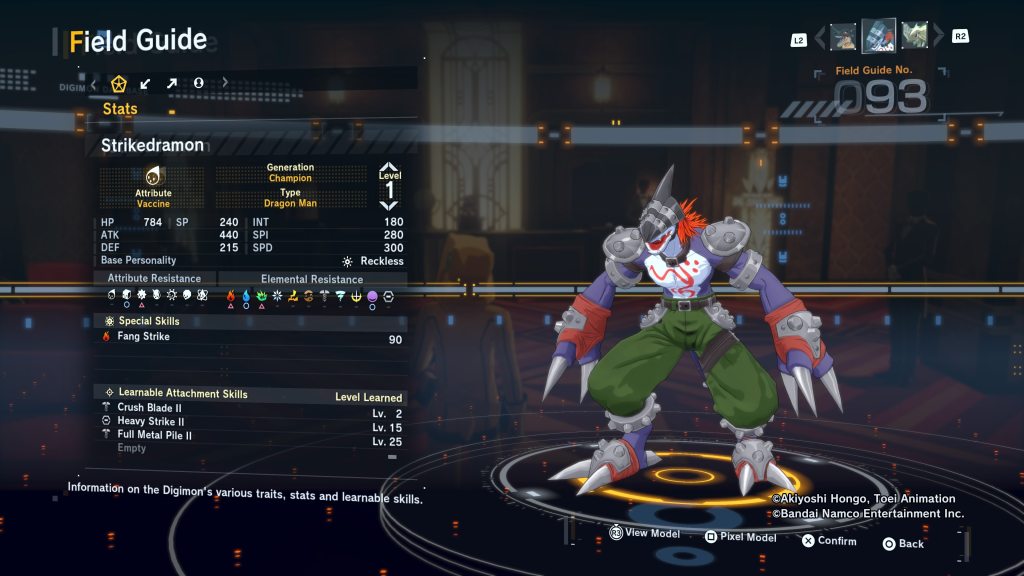Lower the level with the down arrow
1024x576 pixels.
[389, 205]
